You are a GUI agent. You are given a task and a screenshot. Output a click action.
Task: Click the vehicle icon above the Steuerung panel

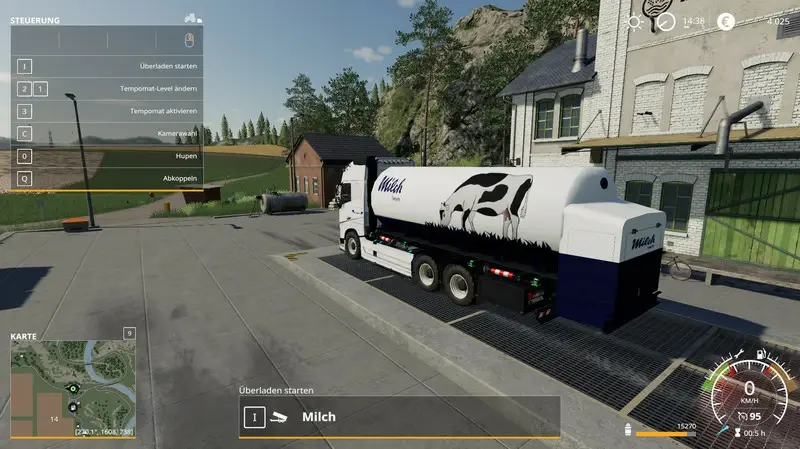point(193,18)
